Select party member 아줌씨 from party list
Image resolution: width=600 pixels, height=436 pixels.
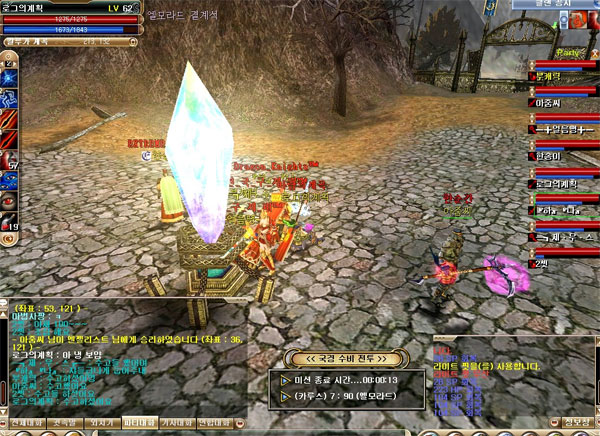pyautogui.click(x=551, y=102)
